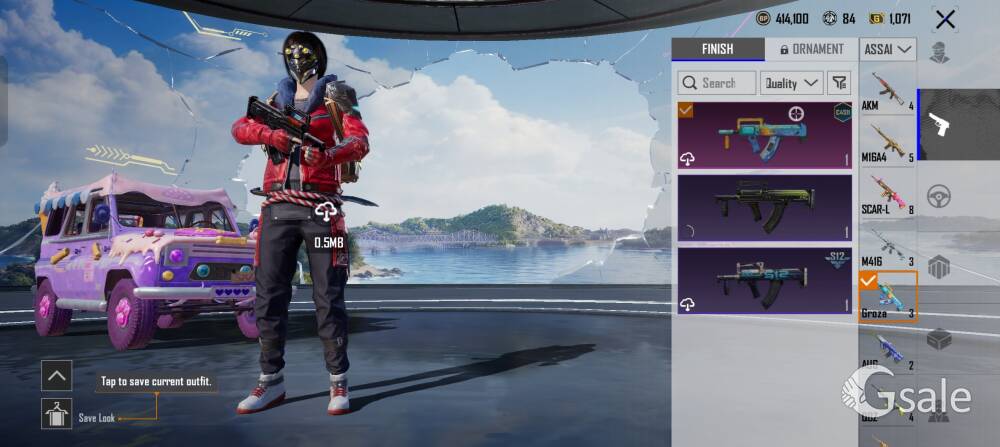Open the locked Ornament tab

tap(811, 49)
